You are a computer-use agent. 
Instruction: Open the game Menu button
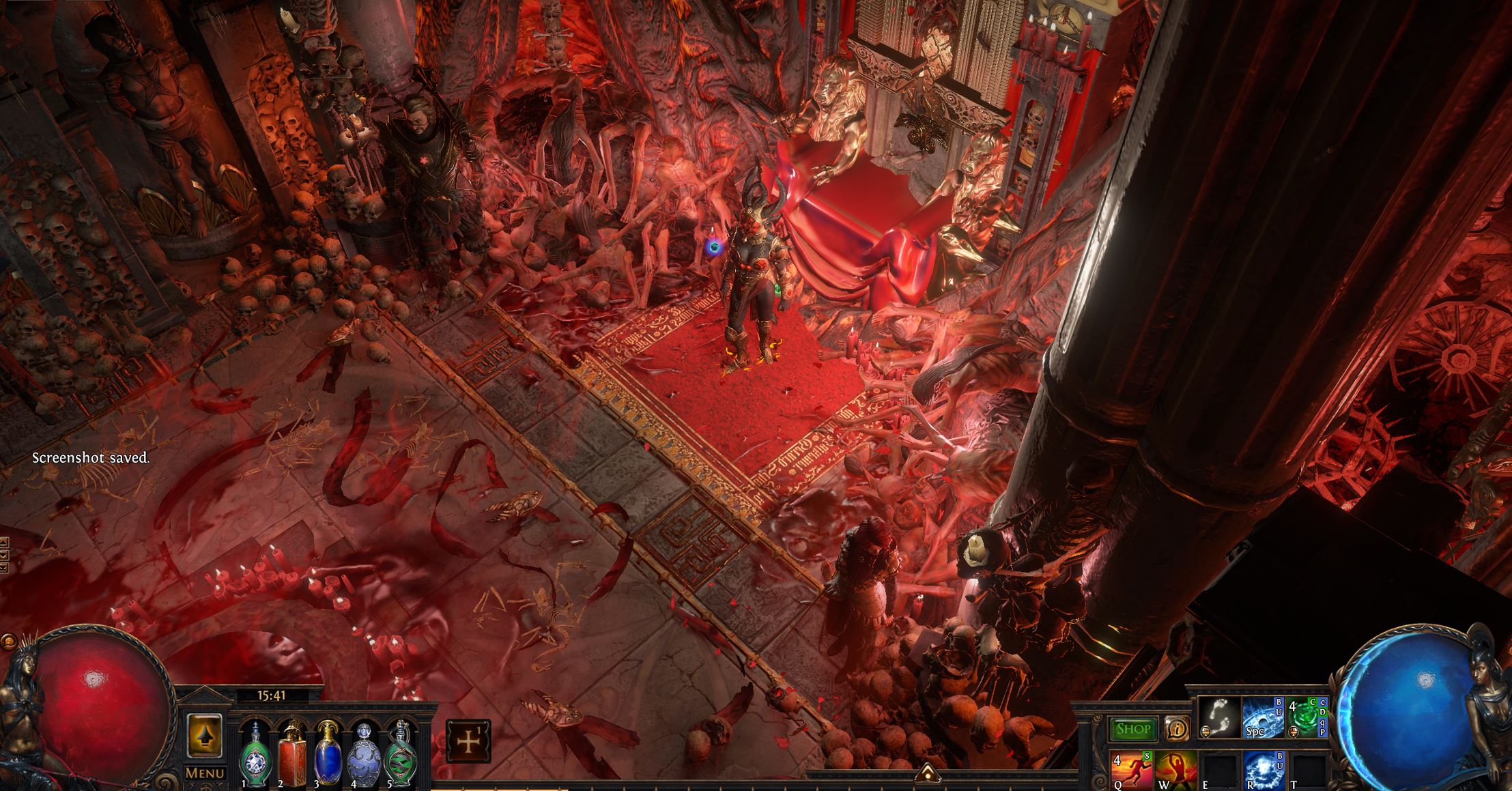tap(205, 773)
